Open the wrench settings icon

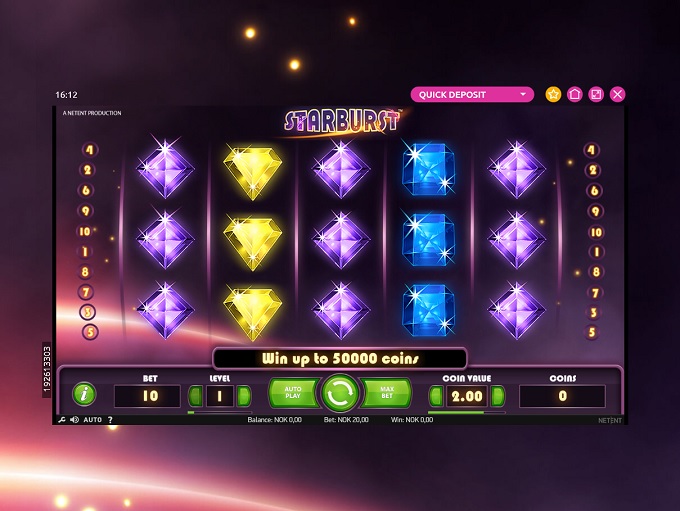(x=62, y=420)
